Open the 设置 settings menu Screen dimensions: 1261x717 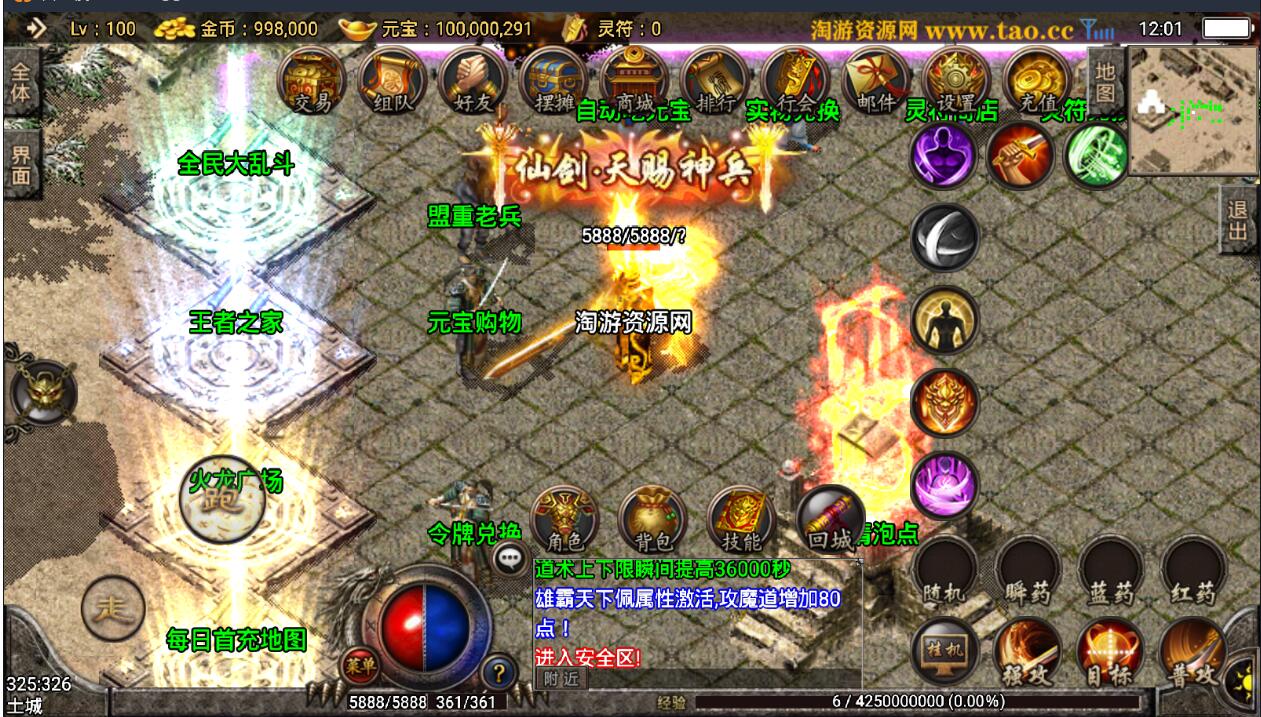tap(956, 79)
